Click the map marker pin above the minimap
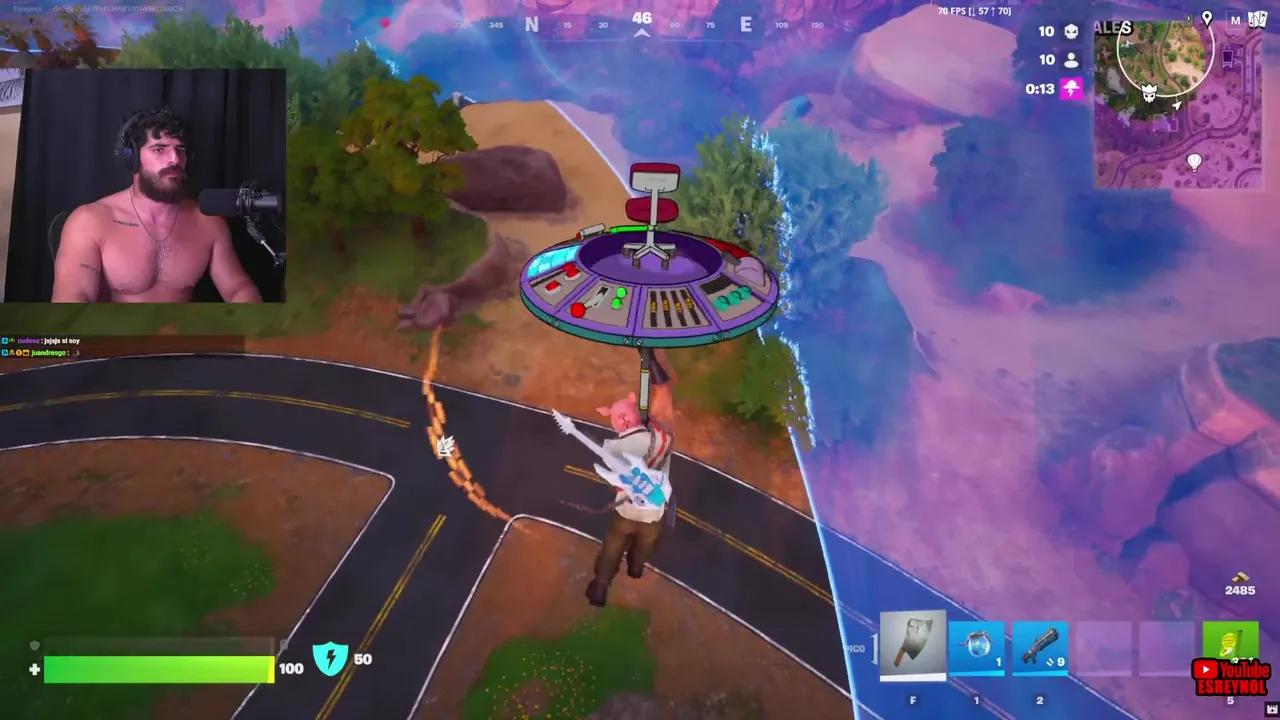This screenshot has width=1280, height=720. click(x=1207, y=19)
